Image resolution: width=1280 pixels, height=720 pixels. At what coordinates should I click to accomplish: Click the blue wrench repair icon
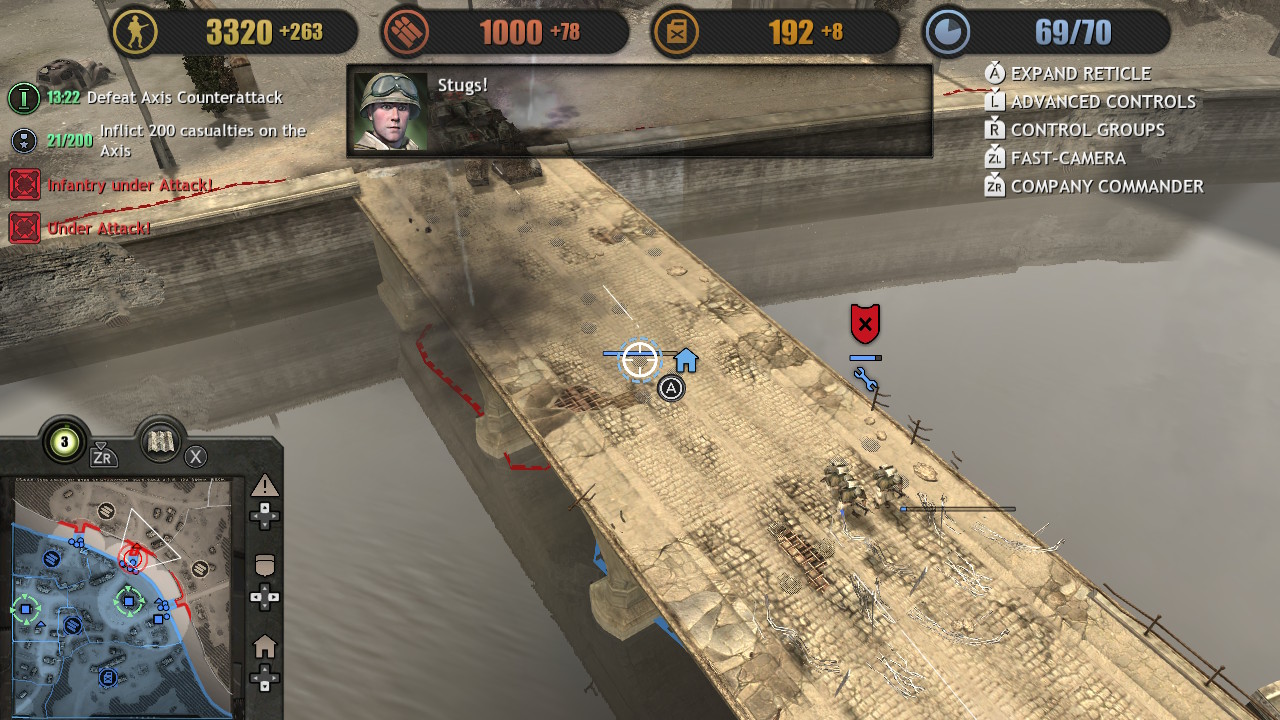[866, 380]
